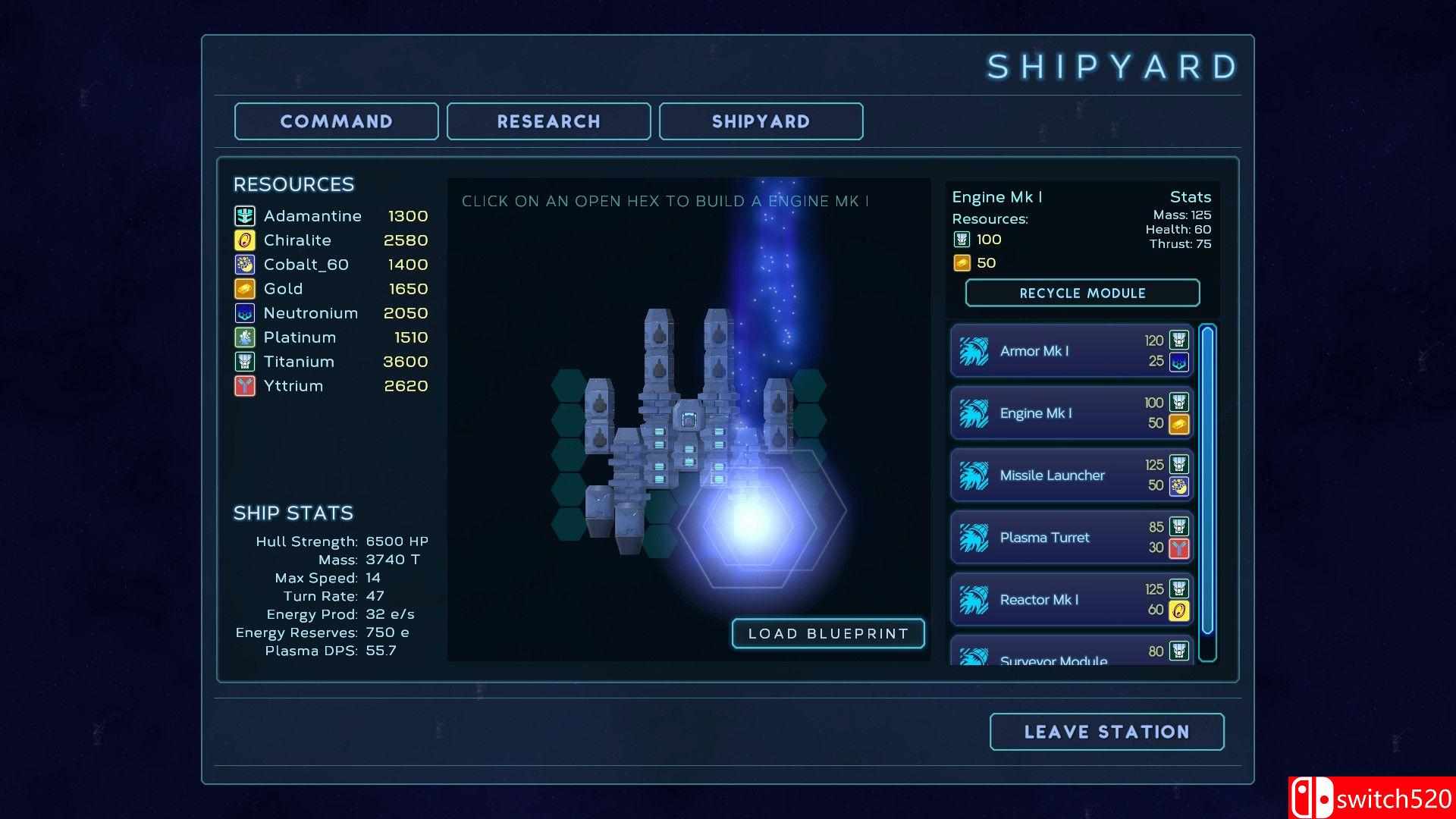This screenshot has height=819, width=1456.
Task: Click the Titanium resource icon
Action: tap(244, 362)
